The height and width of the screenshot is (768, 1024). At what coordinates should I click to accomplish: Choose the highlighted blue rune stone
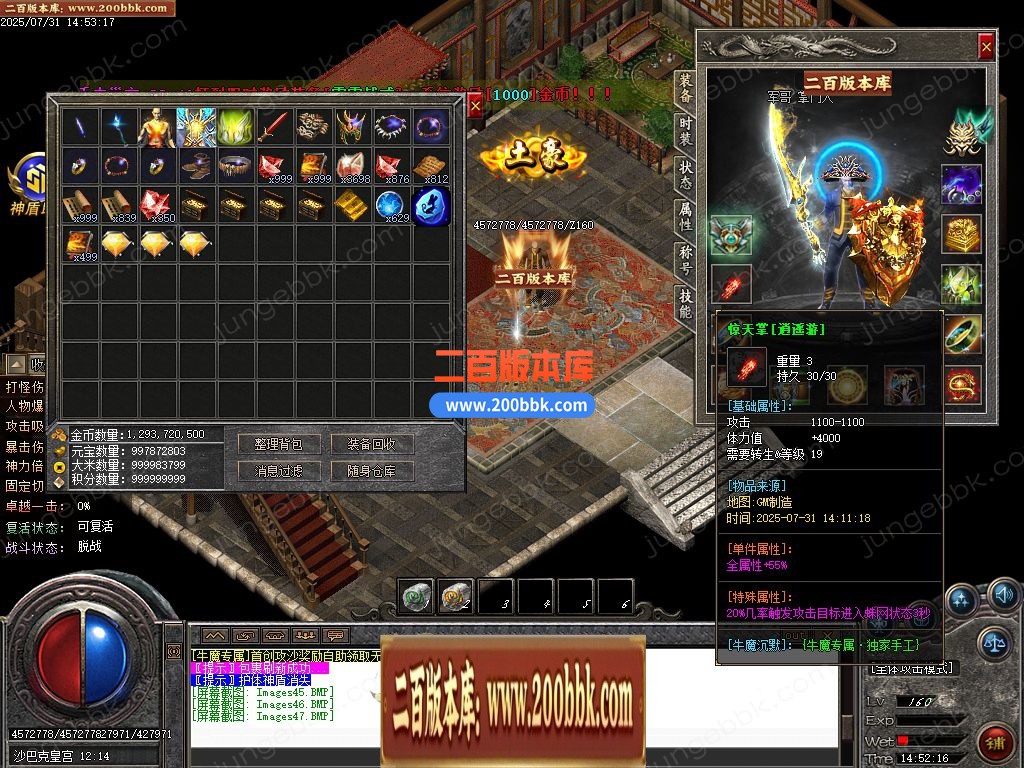point(431,206)
